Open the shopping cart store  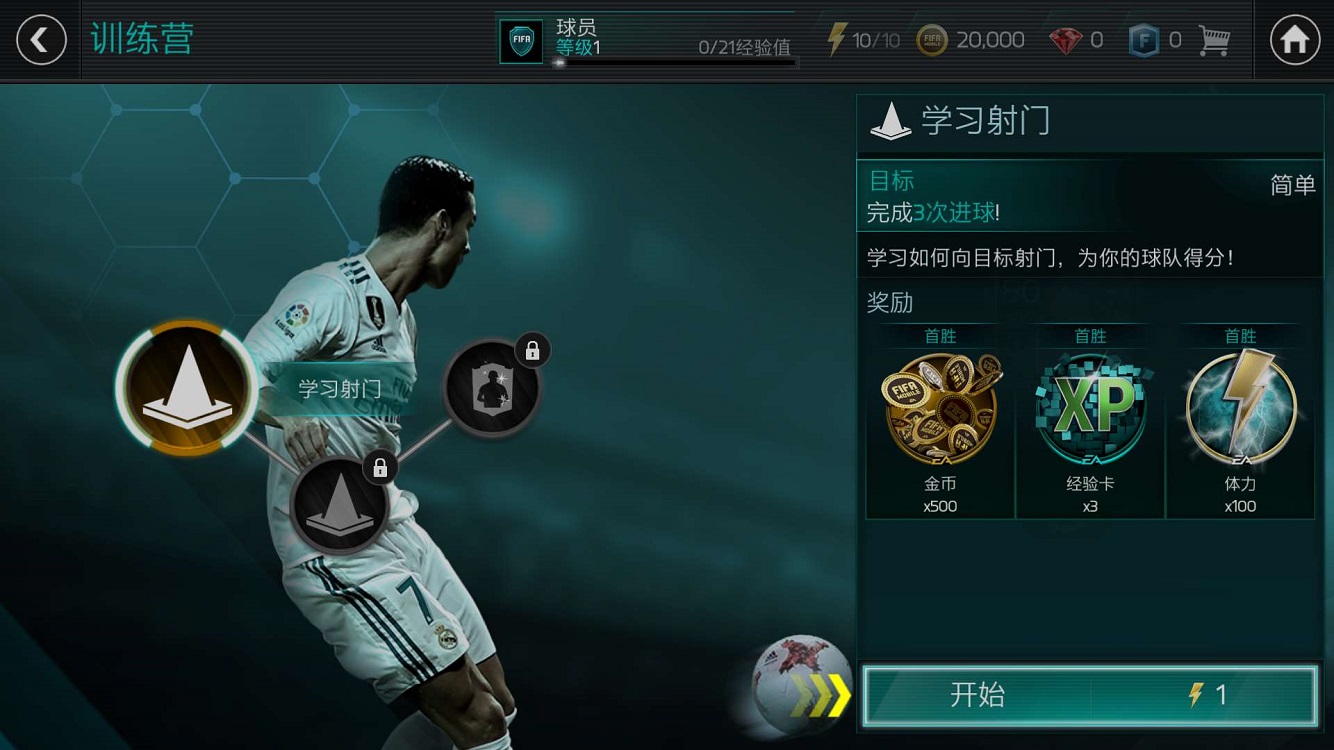click(x=1214, y=40)
